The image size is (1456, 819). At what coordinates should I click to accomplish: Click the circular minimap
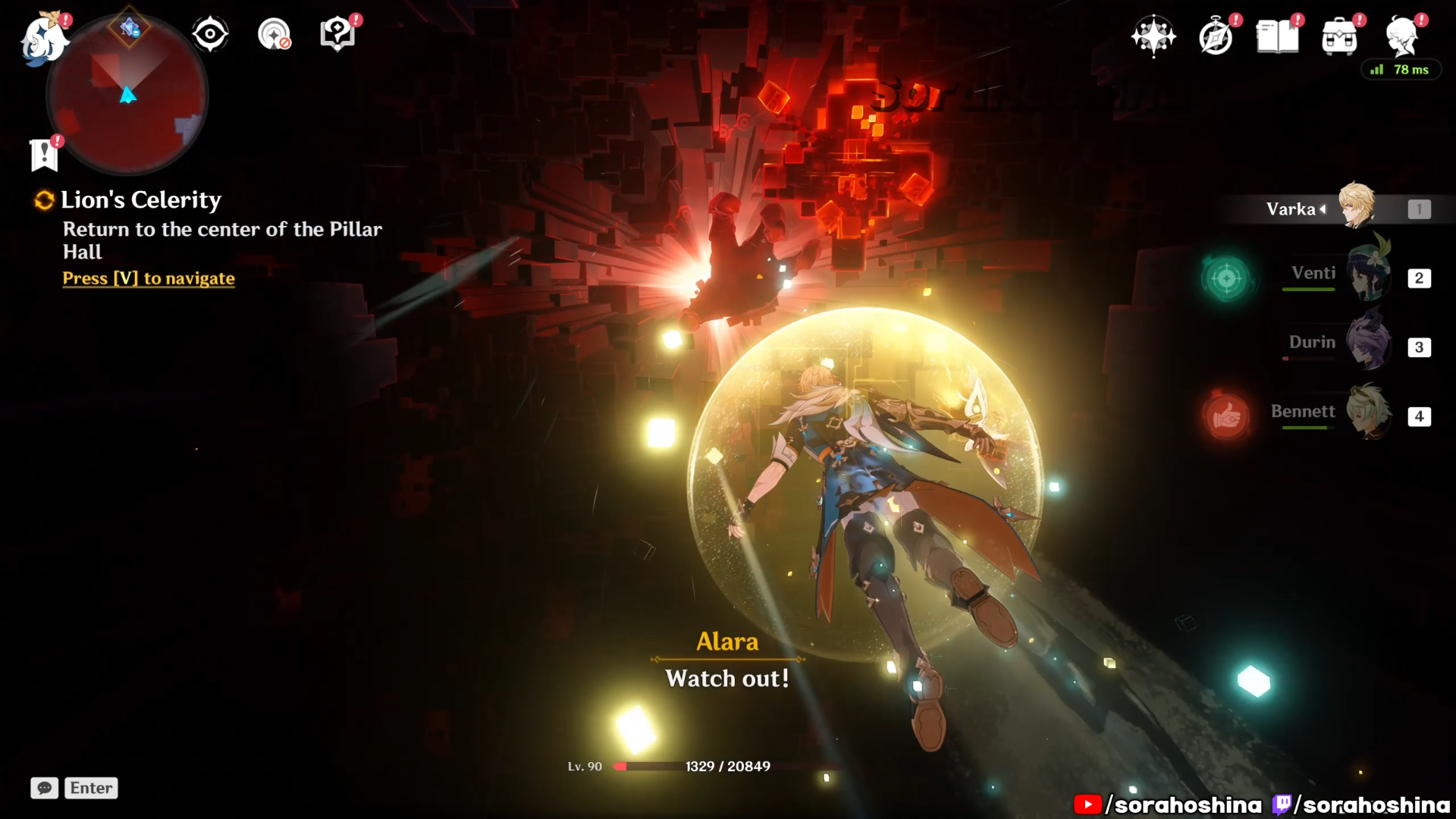pos(127,96)
